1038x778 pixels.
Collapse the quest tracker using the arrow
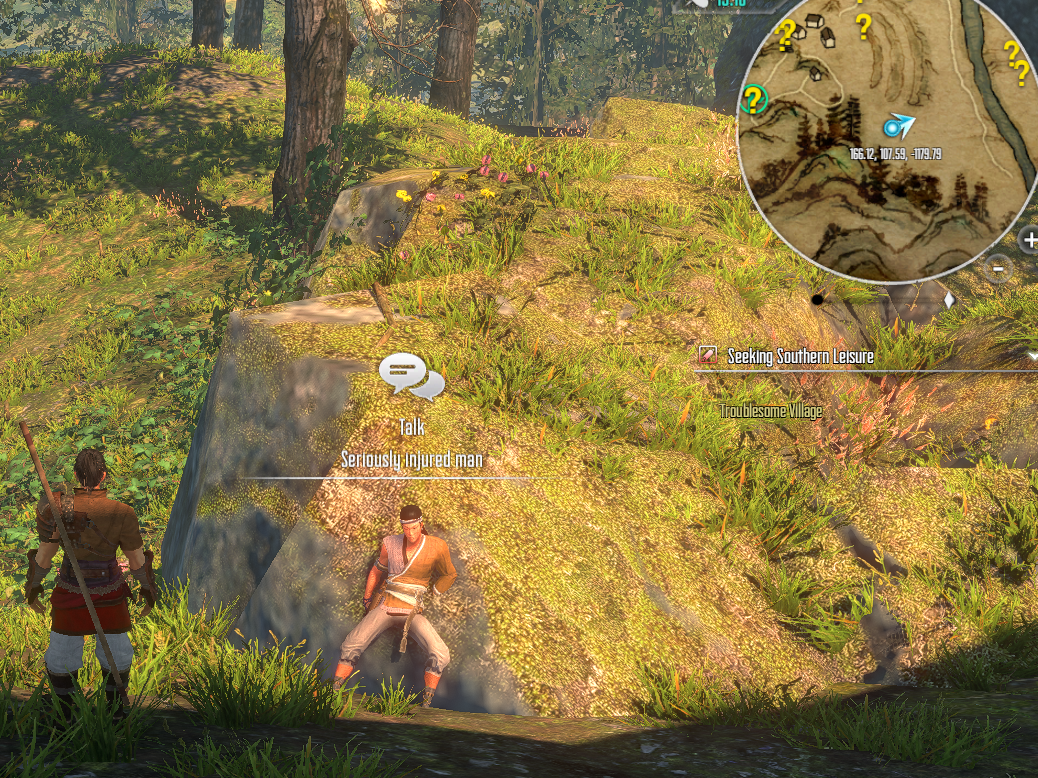[x=1032, y=355]
